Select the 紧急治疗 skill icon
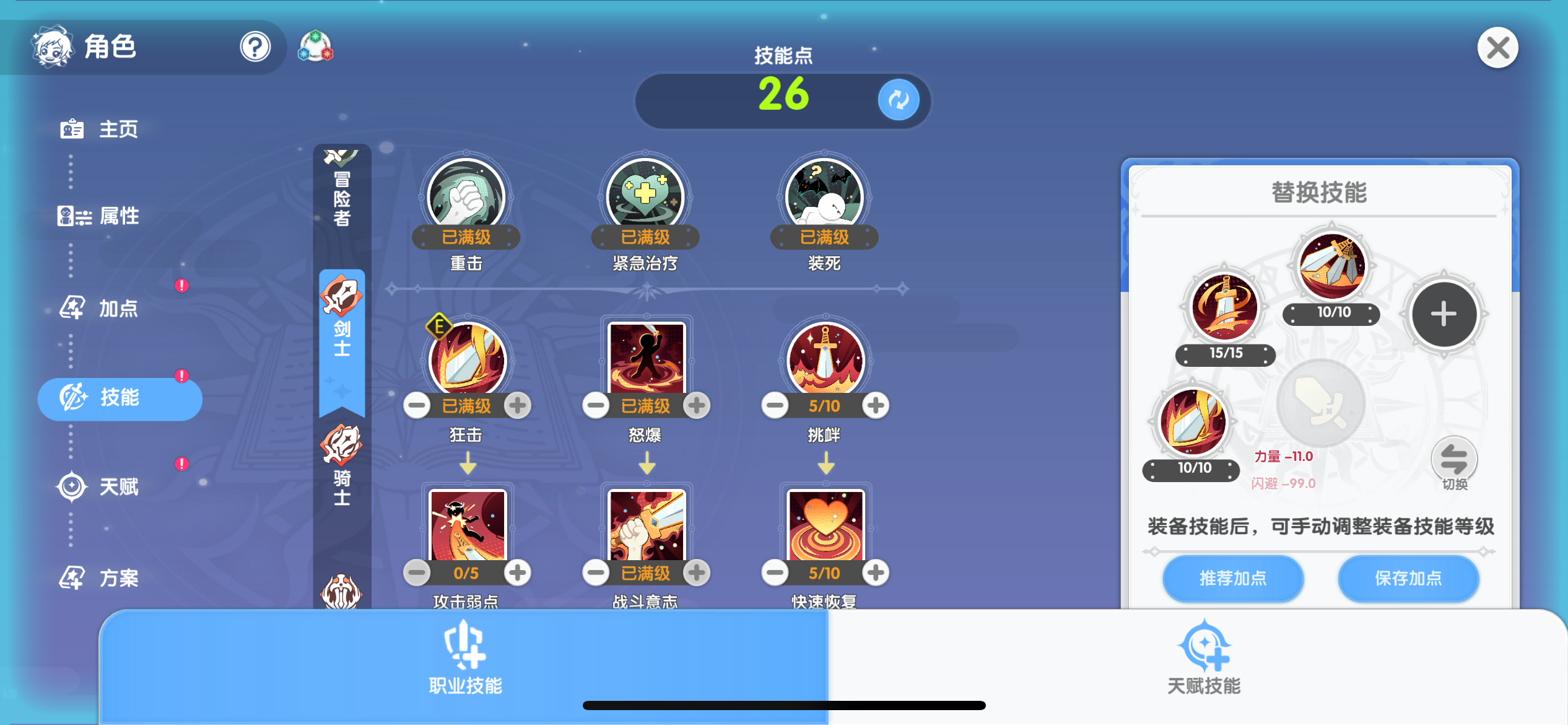1568x725 pixels. [x=645, y=196]
